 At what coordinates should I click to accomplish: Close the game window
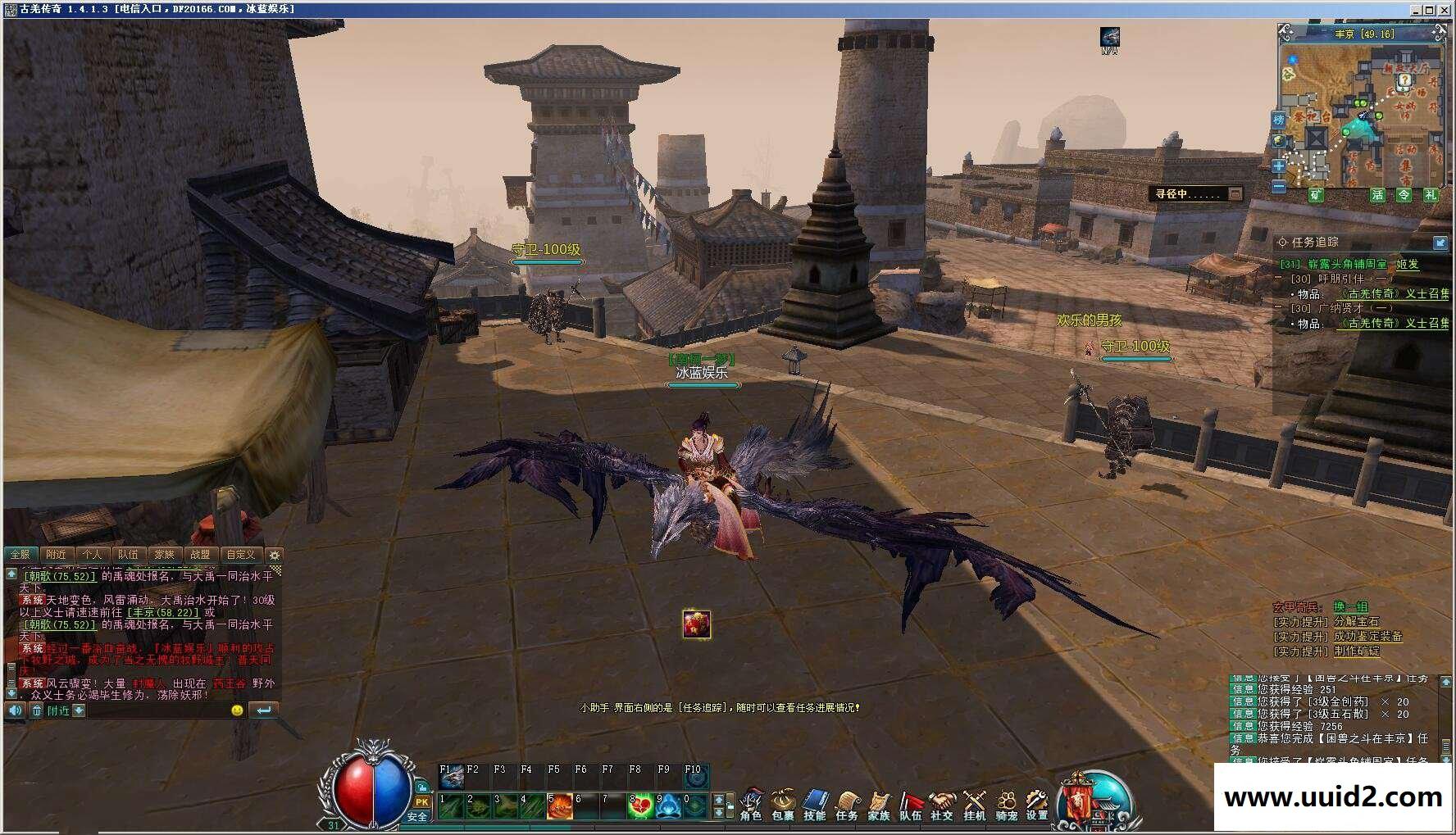click(x=1445, y=9)
